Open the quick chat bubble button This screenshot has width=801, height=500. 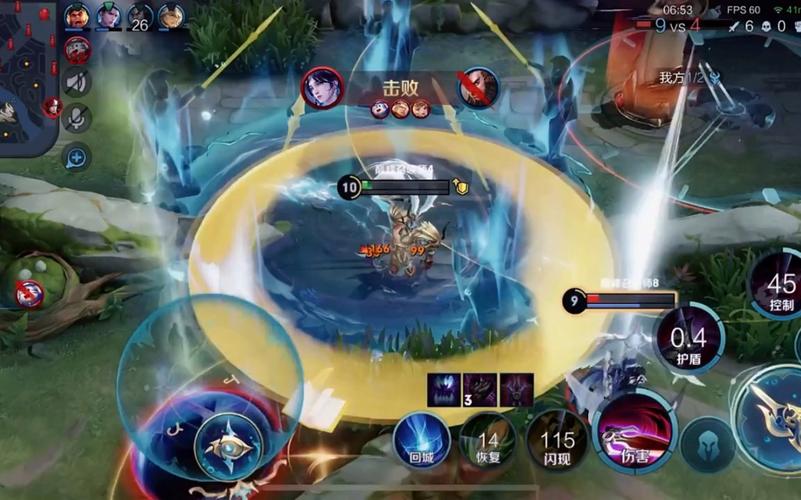click(77, 156)
